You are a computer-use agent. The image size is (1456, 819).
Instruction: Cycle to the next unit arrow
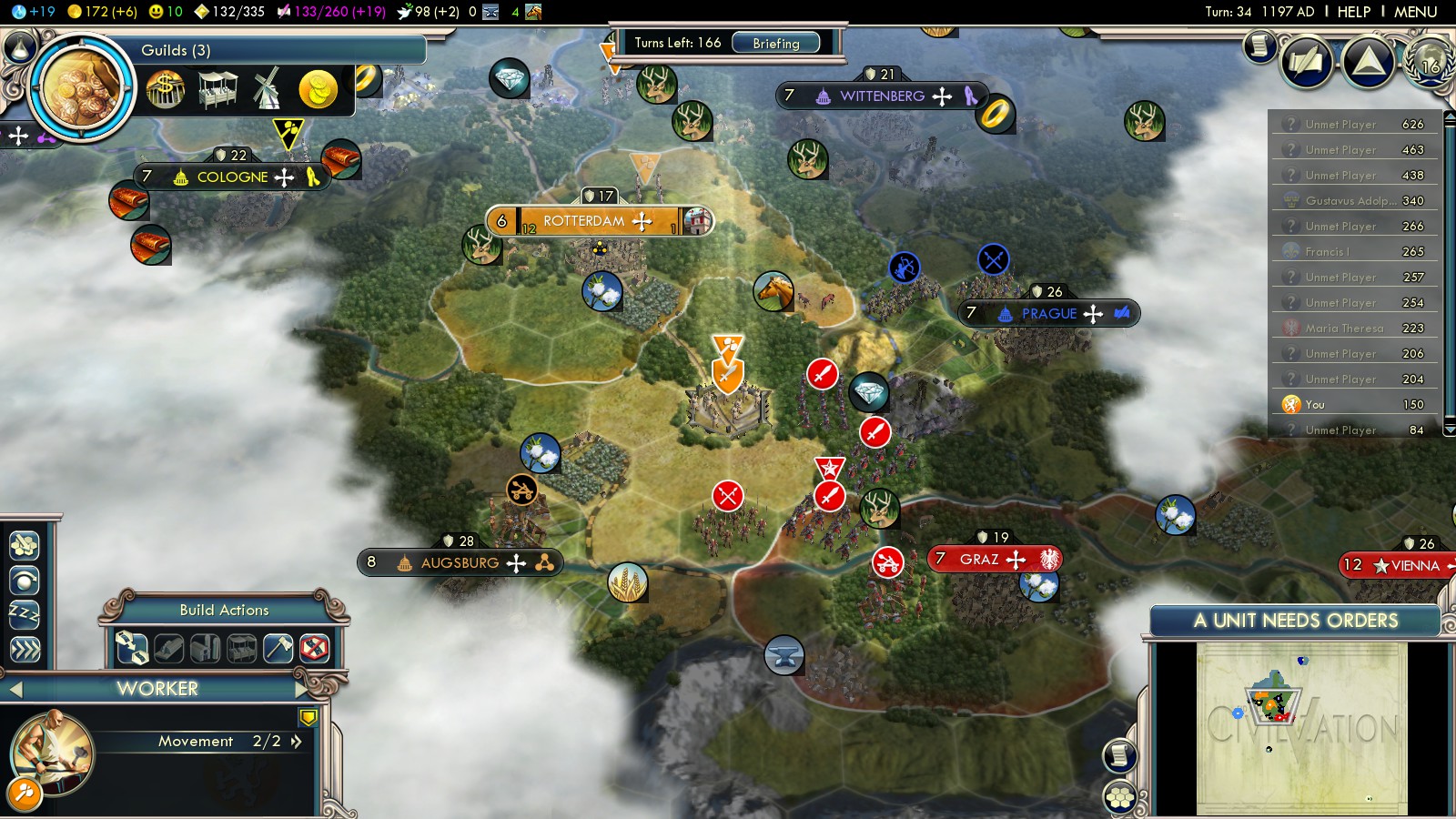pos(300,689)
